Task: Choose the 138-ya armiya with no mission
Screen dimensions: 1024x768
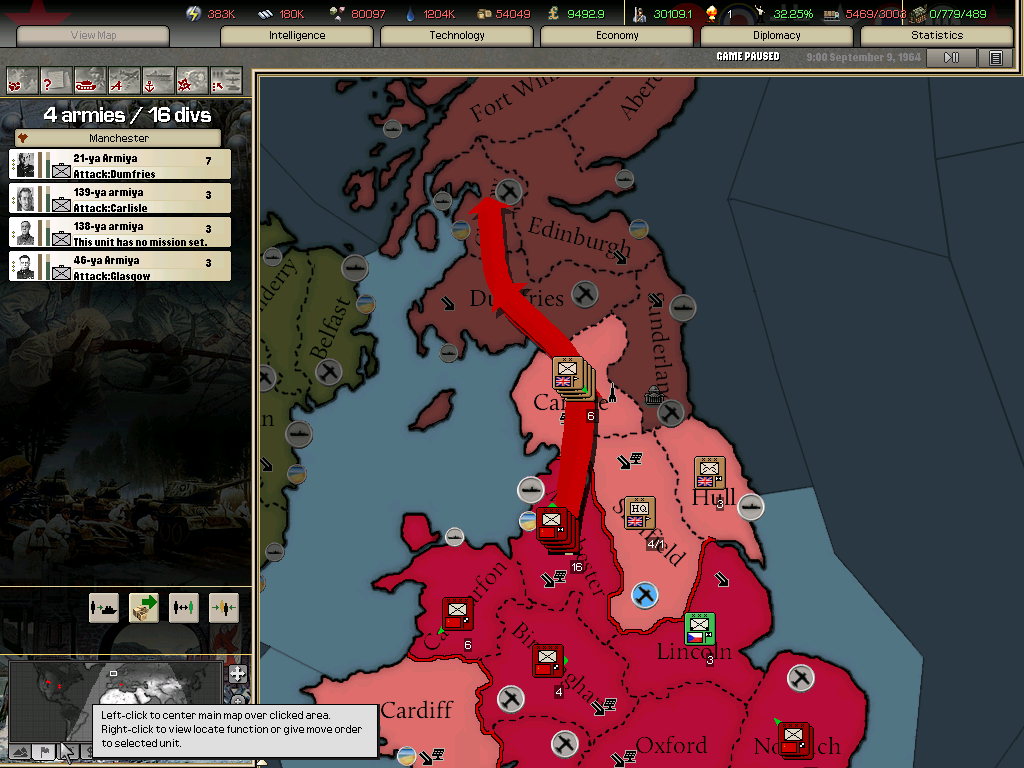Action: [120, 233]
